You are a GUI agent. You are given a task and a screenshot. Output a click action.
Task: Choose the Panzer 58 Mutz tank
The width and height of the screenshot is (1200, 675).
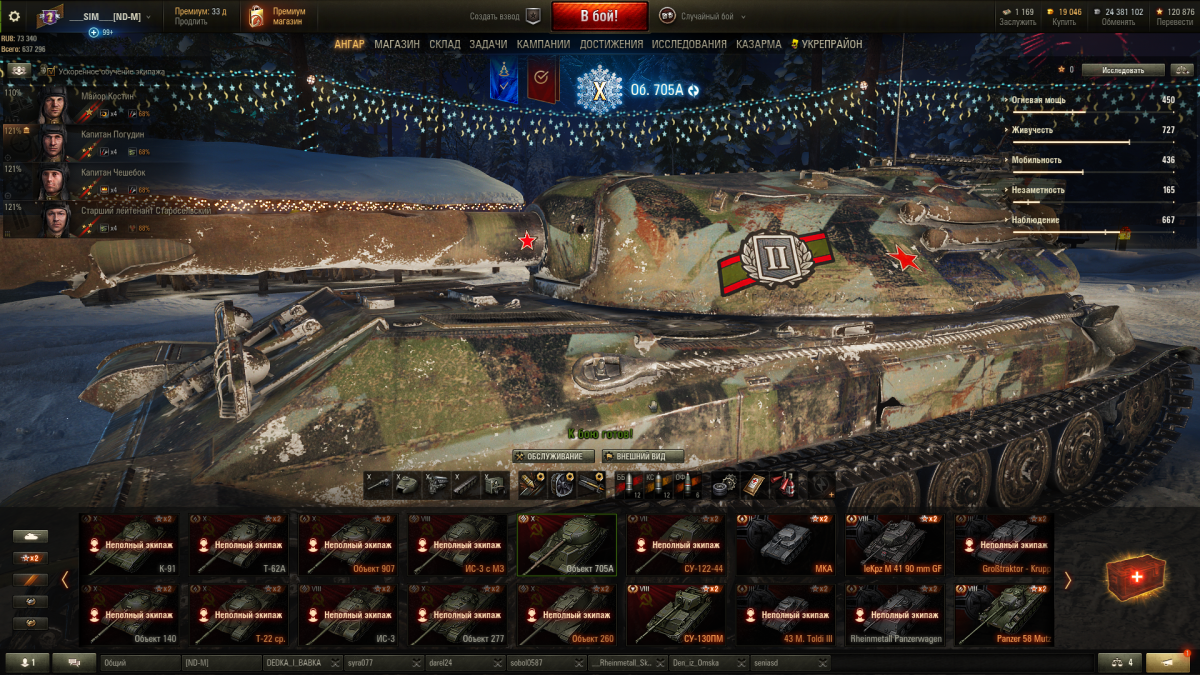point(1004,615)
